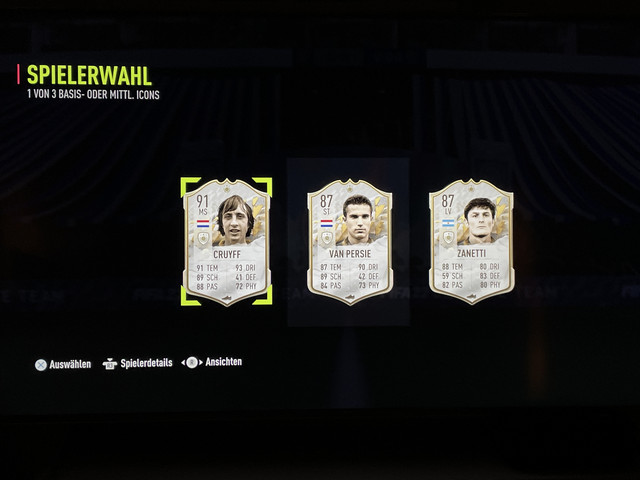Pick the Zanetti icon card
This screenshot has width=640, height=480.
(x=471, y=241)
